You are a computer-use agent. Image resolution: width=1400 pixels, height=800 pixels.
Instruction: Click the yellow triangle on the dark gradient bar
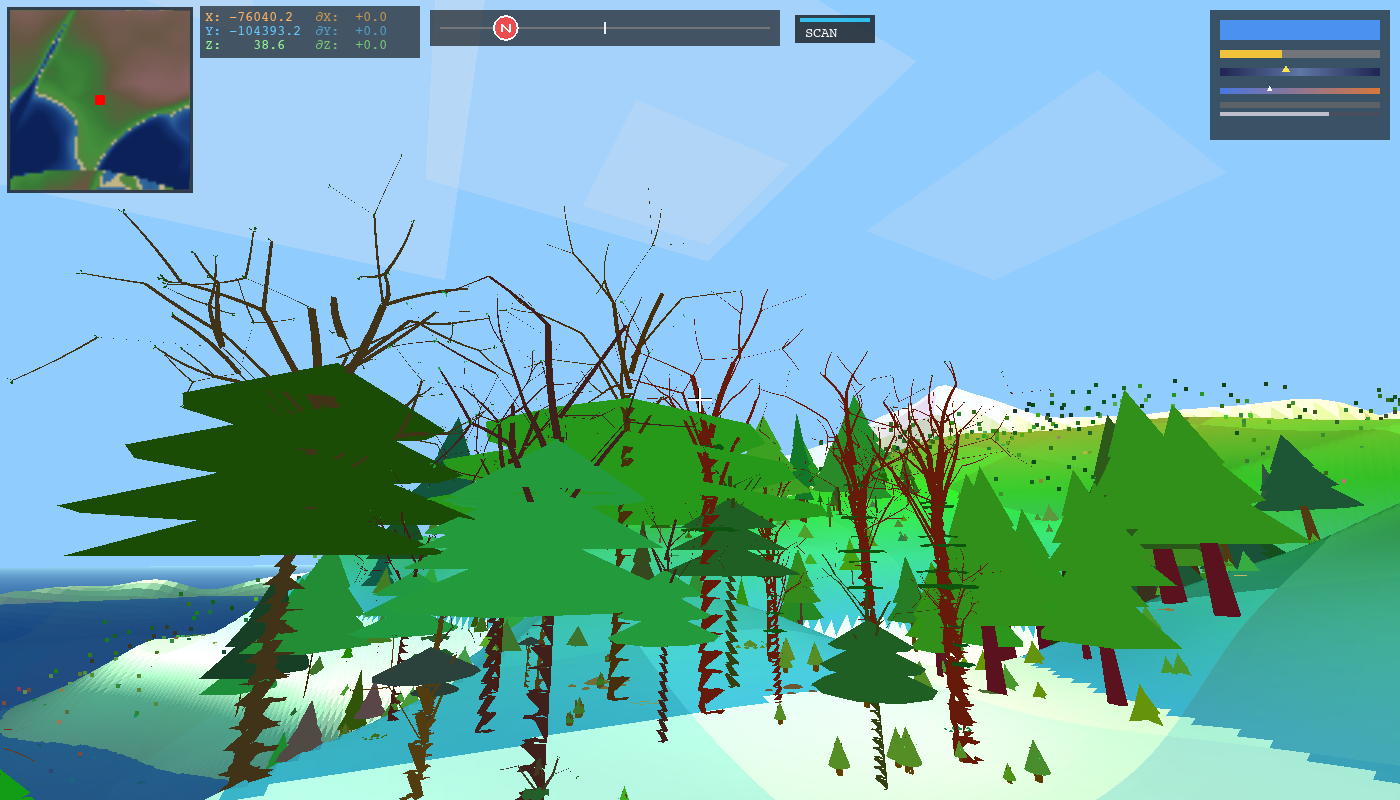pos(1286,71)
